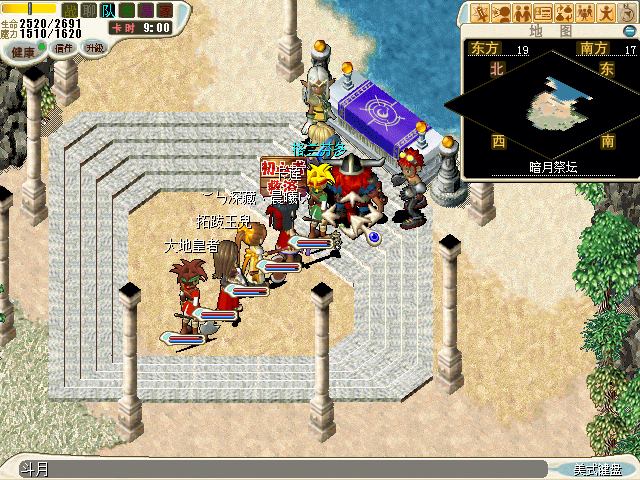Click the 升級 level-up button
Viewport: 640px width, 480px height.
[95, 47]
